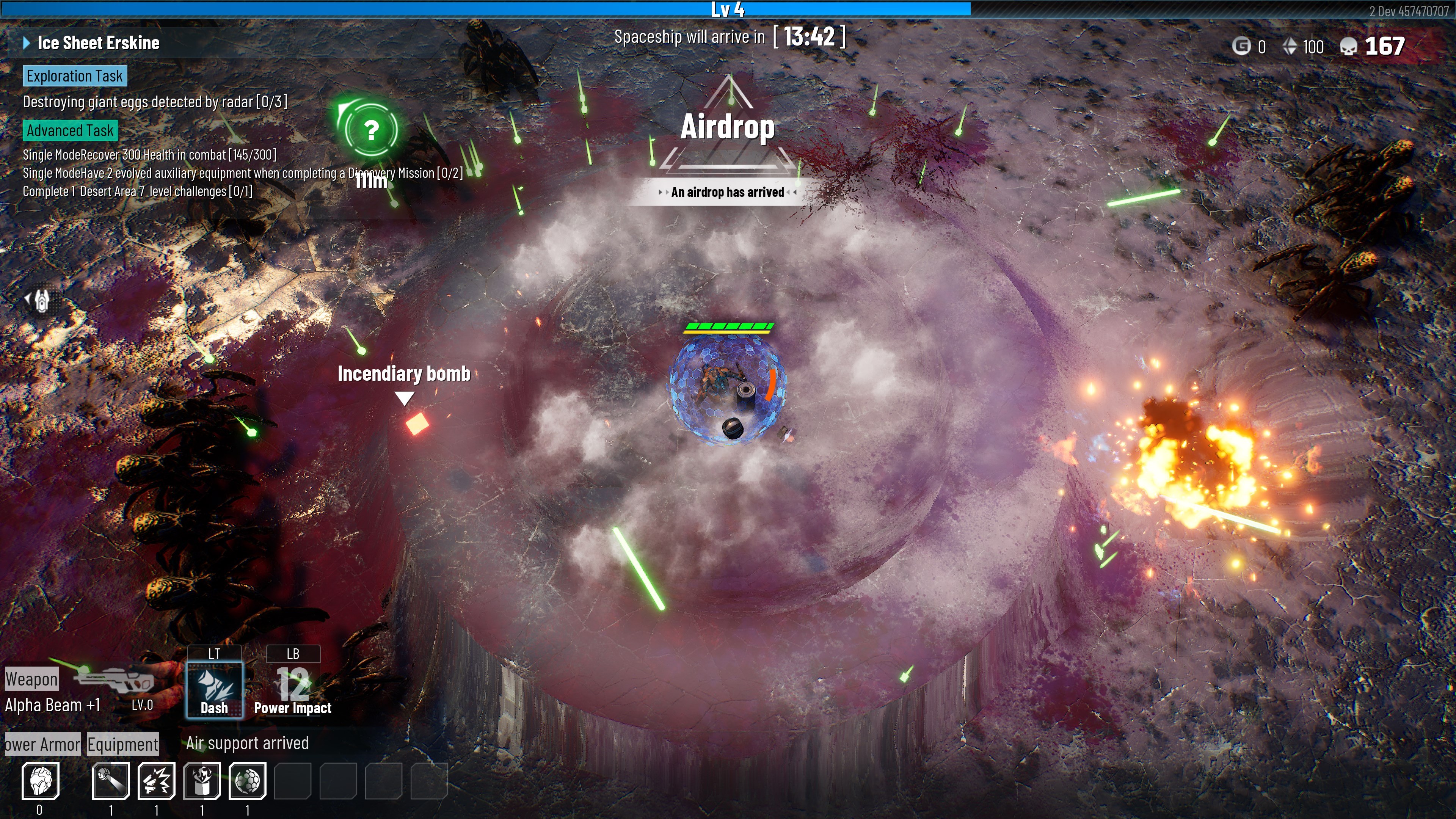1456x819 pixels.
Task: Click the Power Armor helmet slot
Action: tap(40, 781)
